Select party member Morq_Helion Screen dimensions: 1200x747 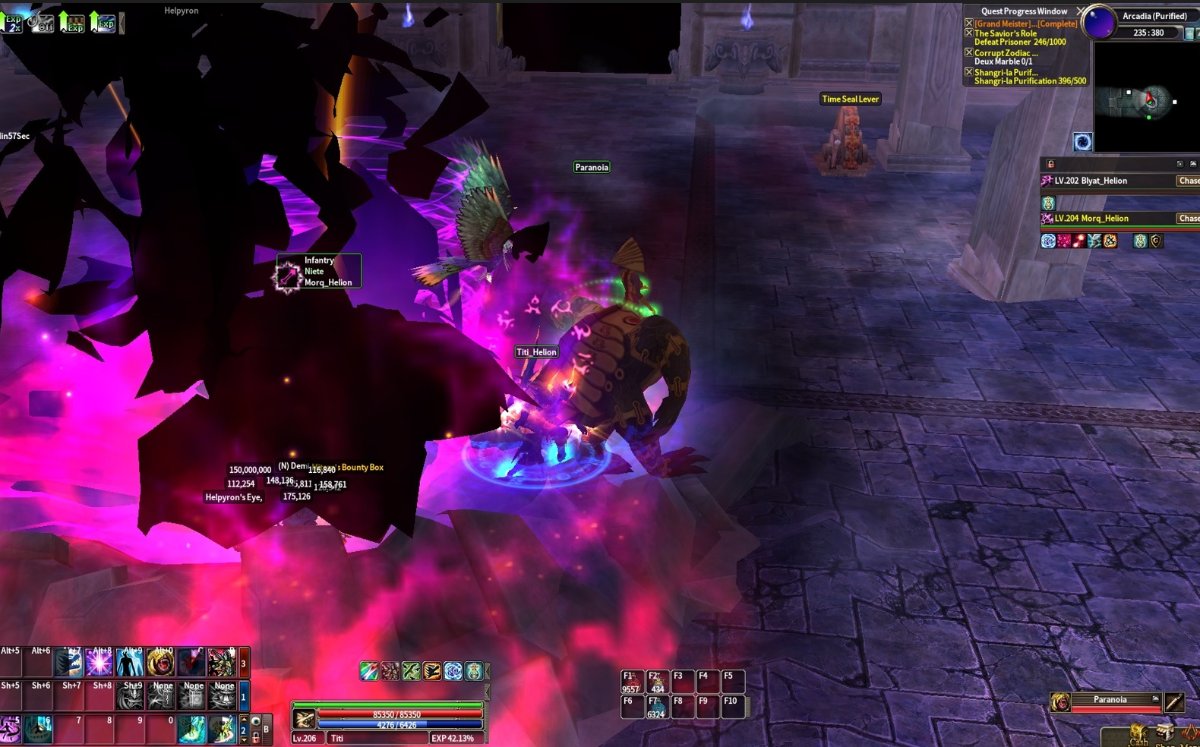pyautogui.click(x=1091, y=218)
